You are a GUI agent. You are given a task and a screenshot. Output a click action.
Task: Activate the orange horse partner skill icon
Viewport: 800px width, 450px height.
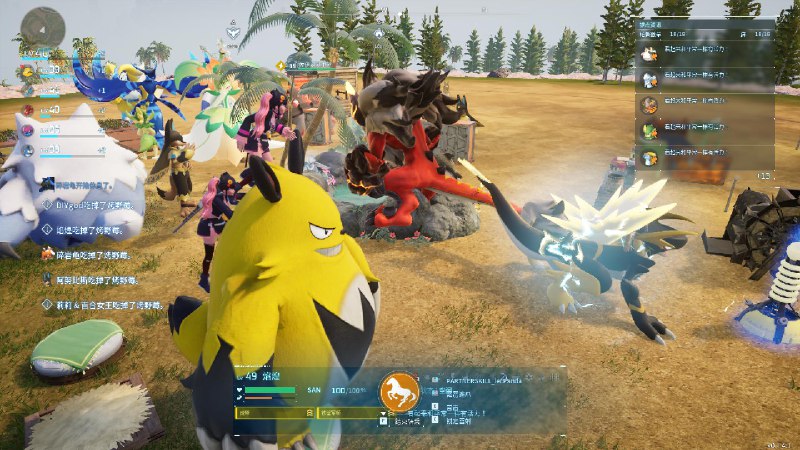click(x=399, y=392)
